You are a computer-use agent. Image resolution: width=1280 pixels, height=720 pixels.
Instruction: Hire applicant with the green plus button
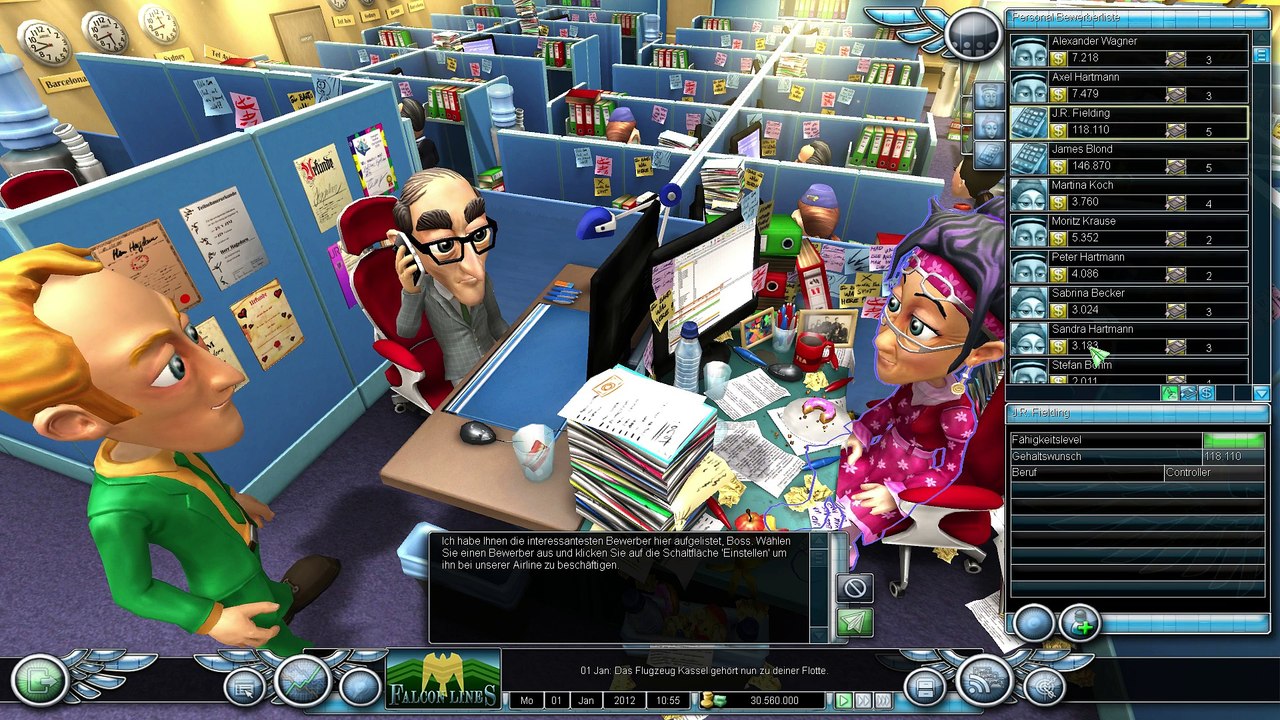(x=1080, y=624)
